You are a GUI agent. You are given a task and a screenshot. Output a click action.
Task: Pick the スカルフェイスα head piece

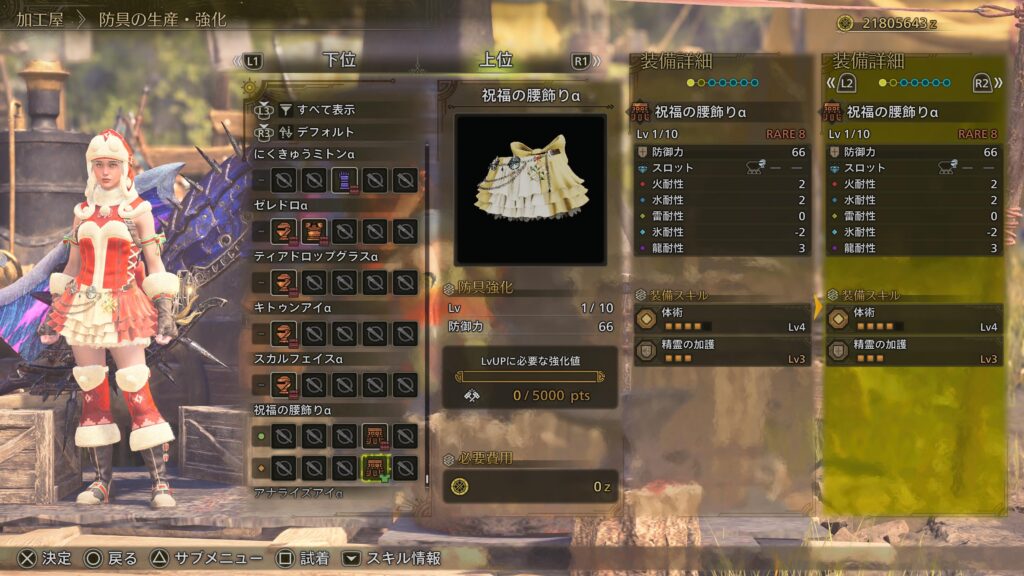coord(285,384)
